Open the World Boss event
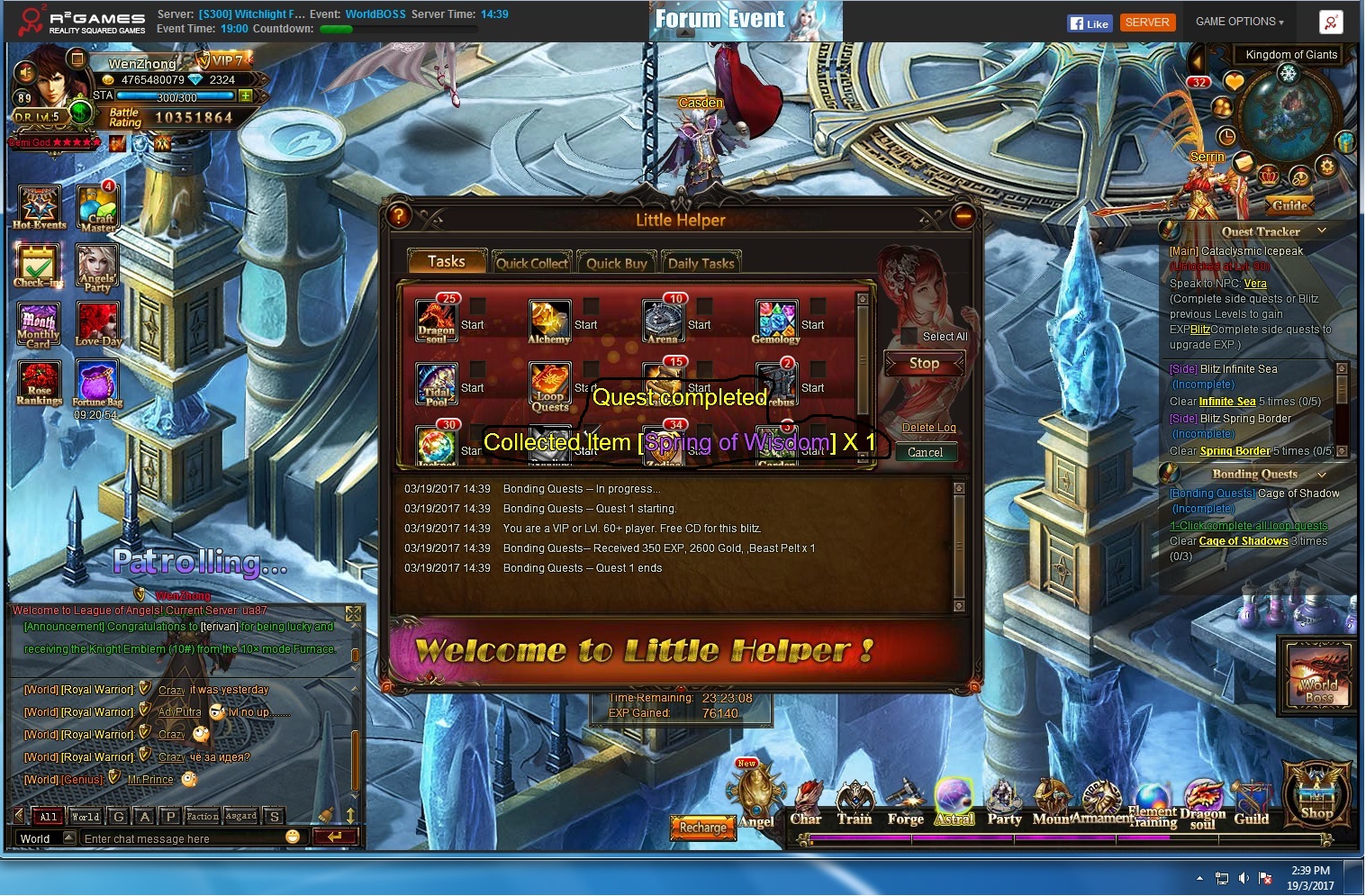The height and width of the screenshot is (896, 1366). pos(1318,674)
